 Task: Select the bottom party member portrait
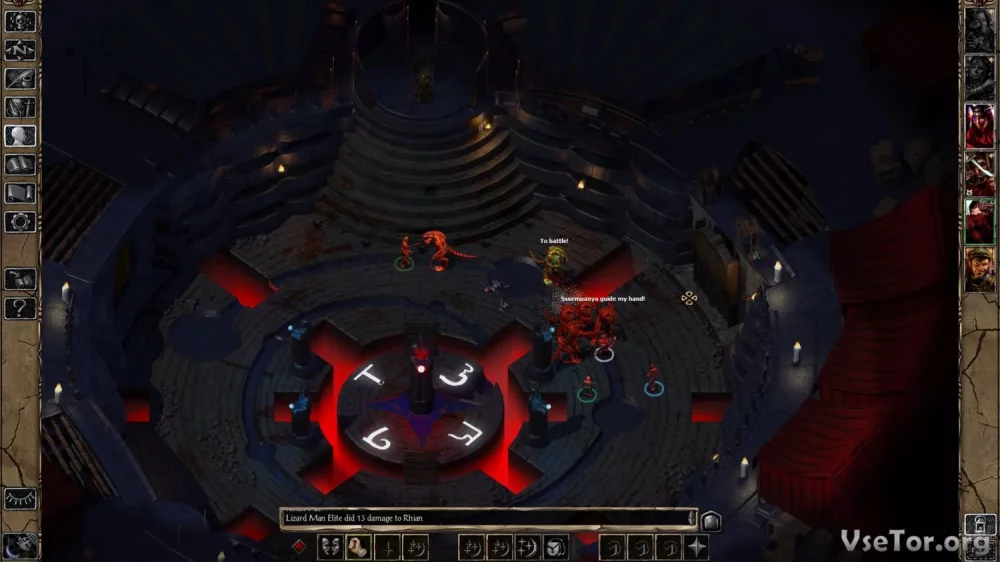[979, 269]
